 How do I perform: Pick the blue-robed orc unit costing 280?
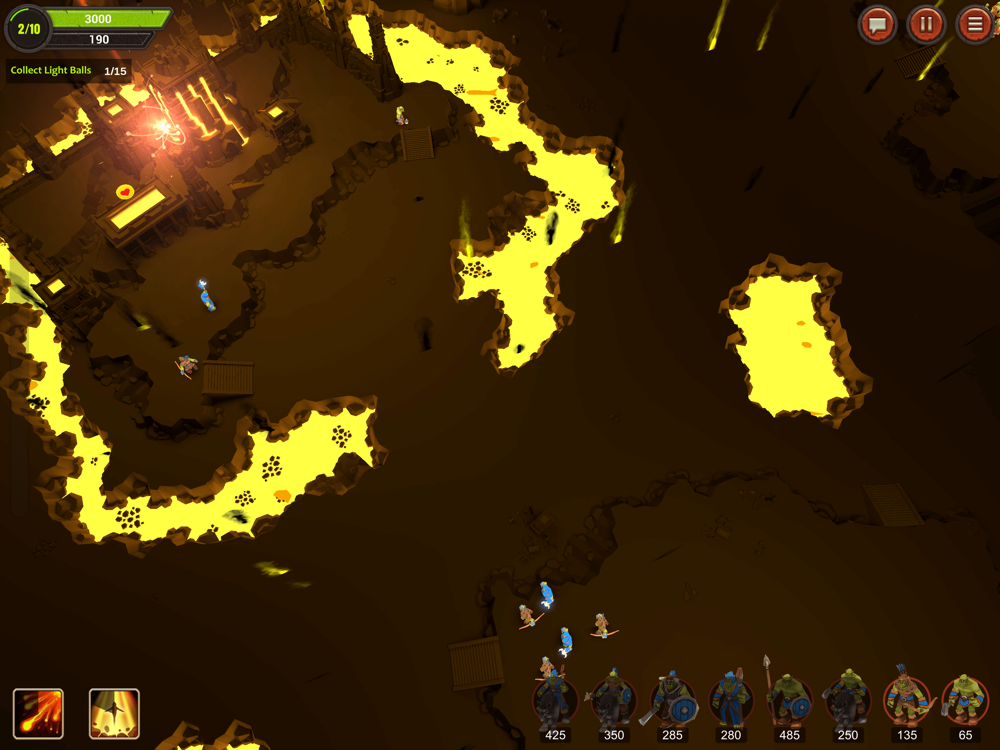[x=730, y=701]
